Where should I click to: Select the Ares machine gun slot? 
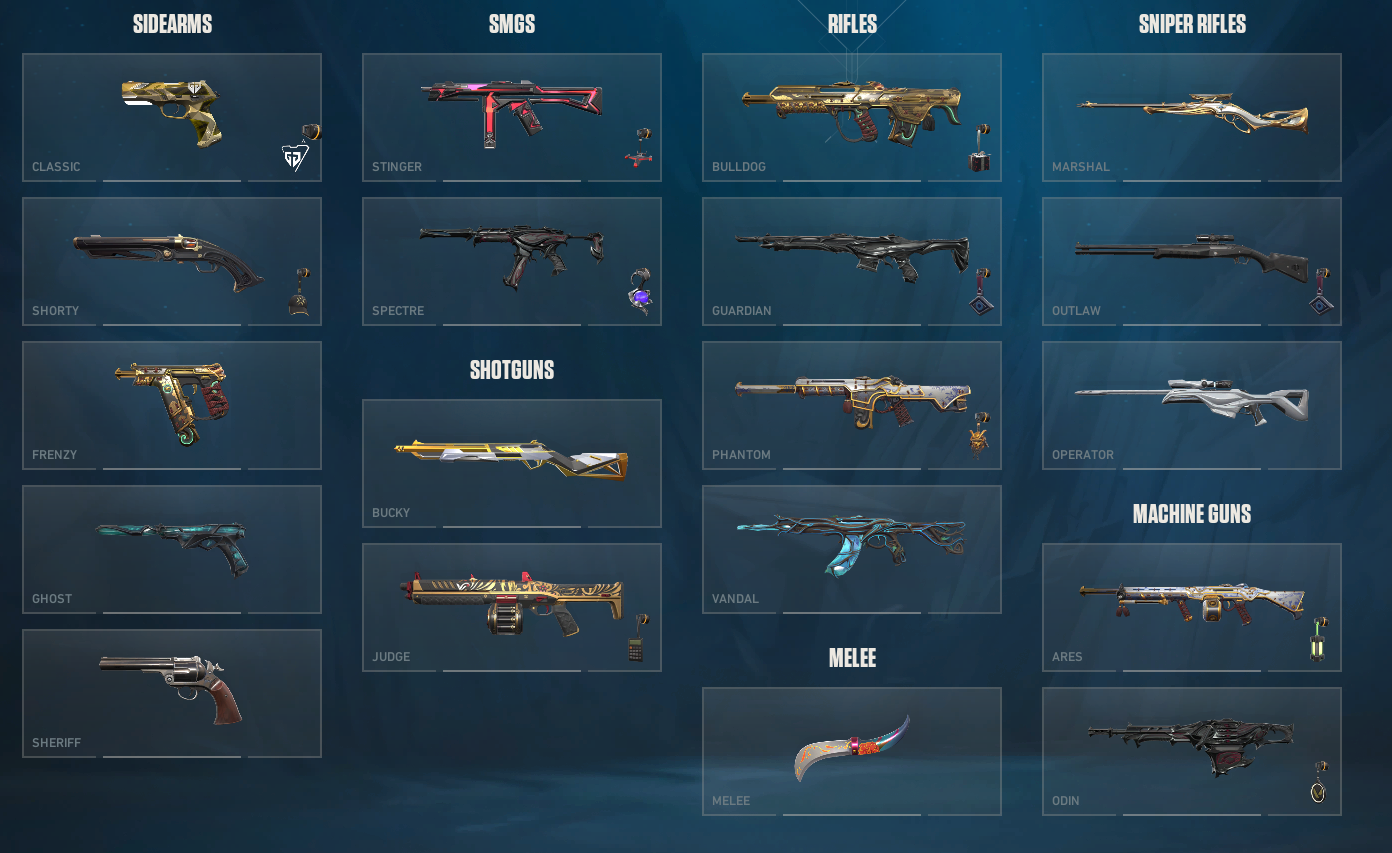(1192, 607)
